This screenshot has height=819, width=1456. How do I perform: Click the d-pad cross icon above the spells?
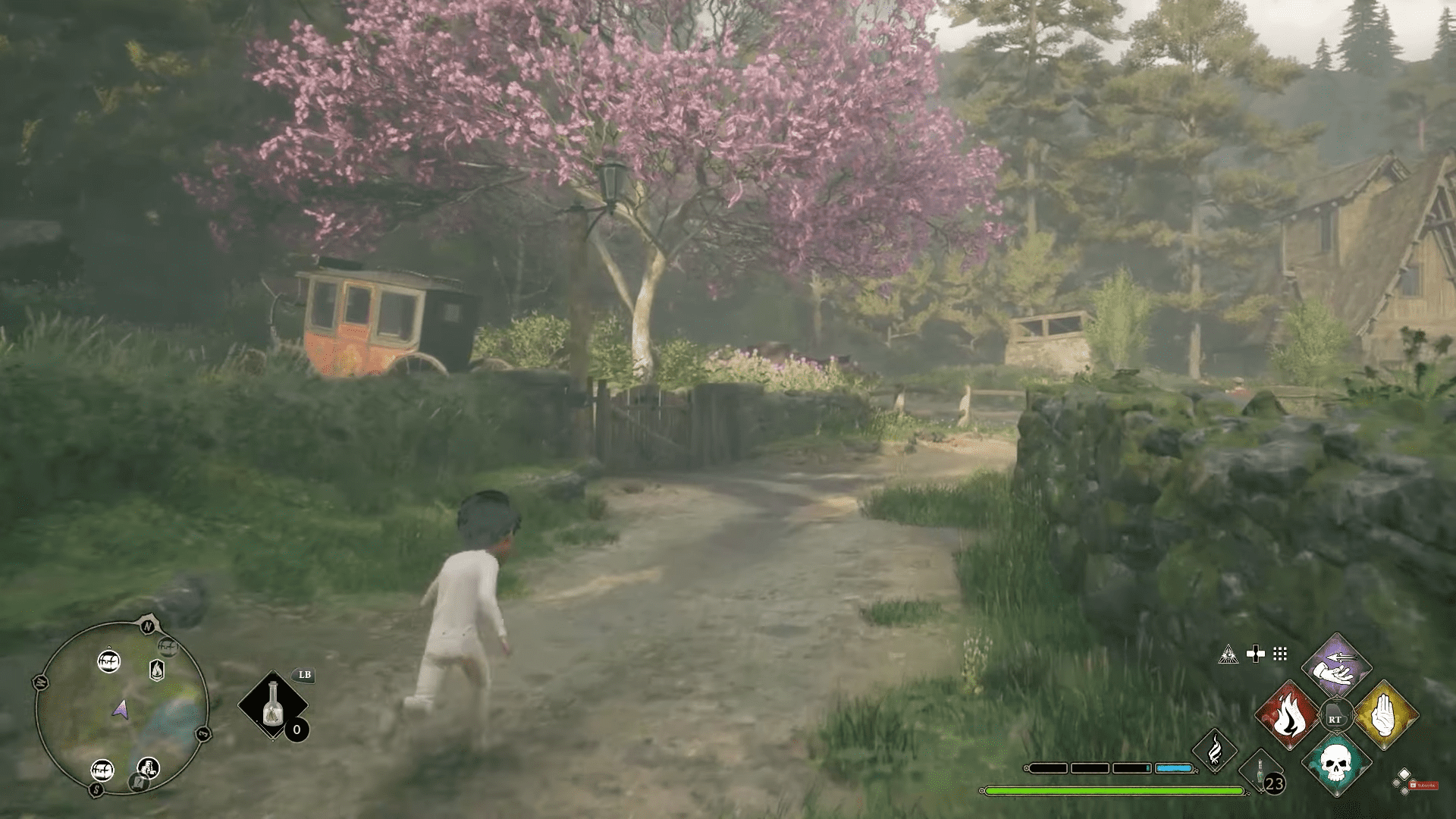point(1256,653)
